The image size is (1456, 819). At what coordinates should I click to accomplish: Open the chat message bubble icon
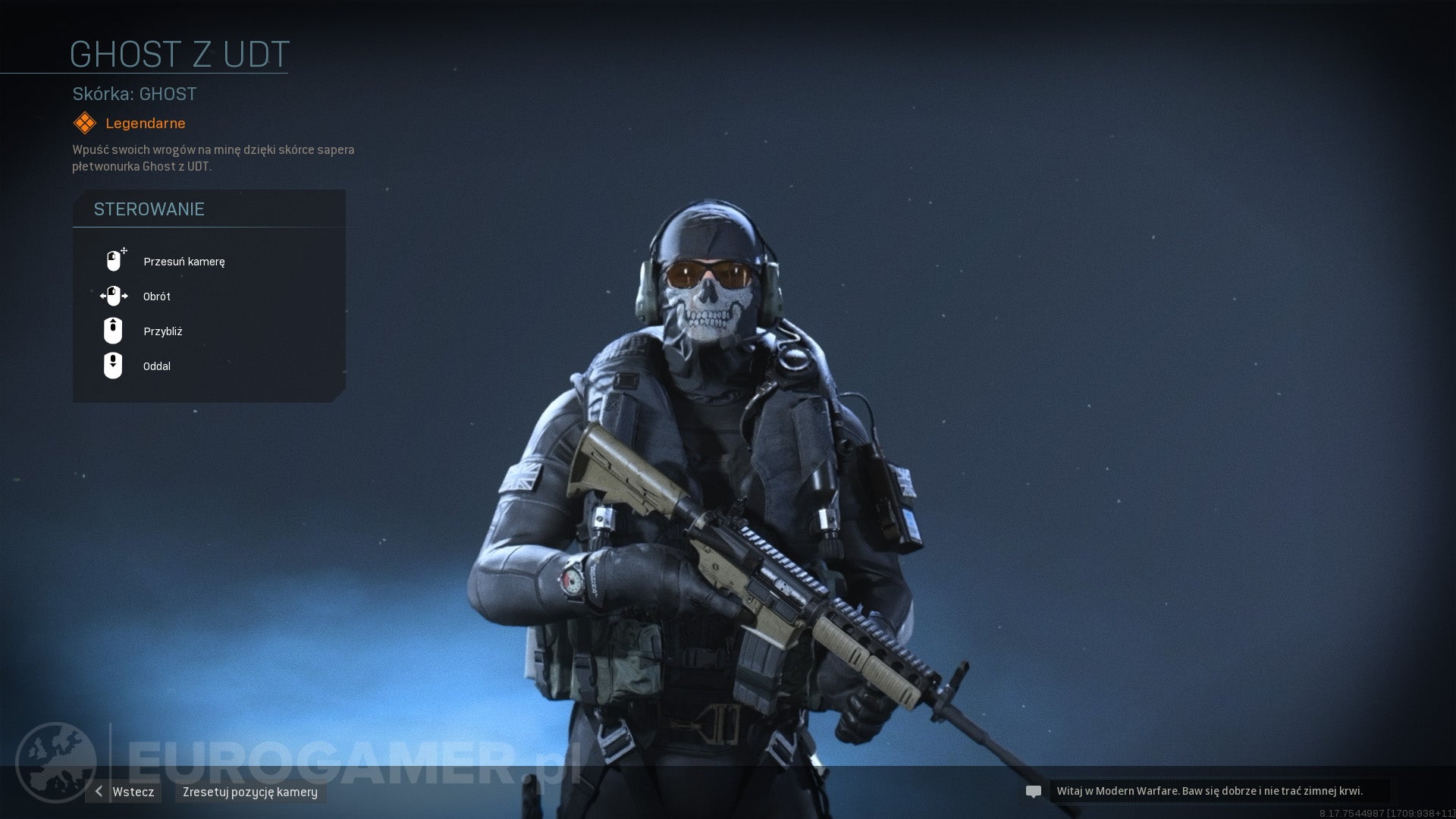coord(1033,791)
